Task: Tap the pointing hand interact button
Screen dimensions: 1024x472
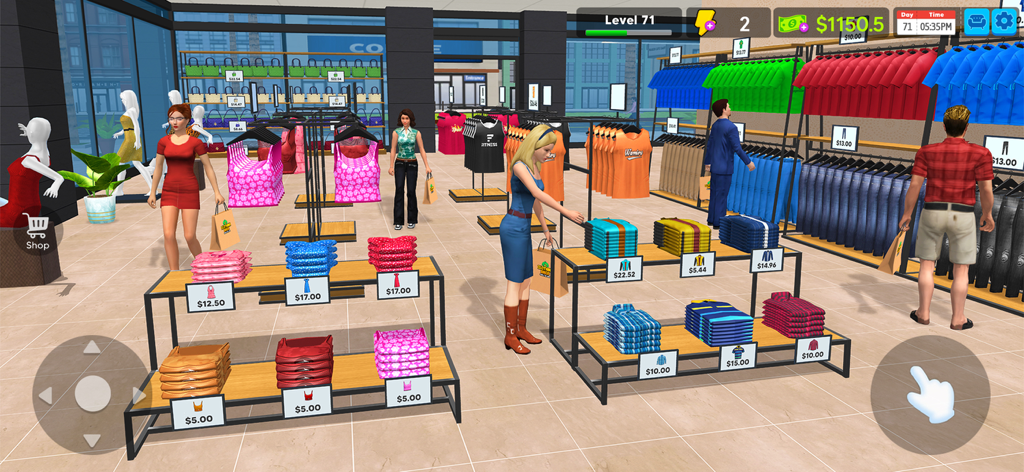Action: tap(929, 394)
